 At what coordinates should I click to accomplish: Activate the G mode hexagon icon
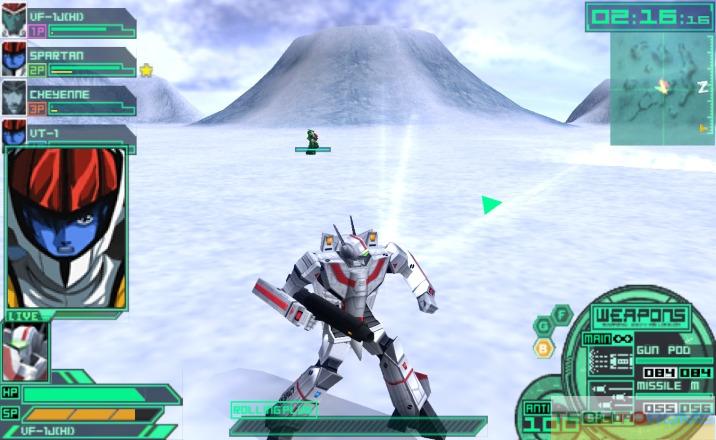(543, 325)
